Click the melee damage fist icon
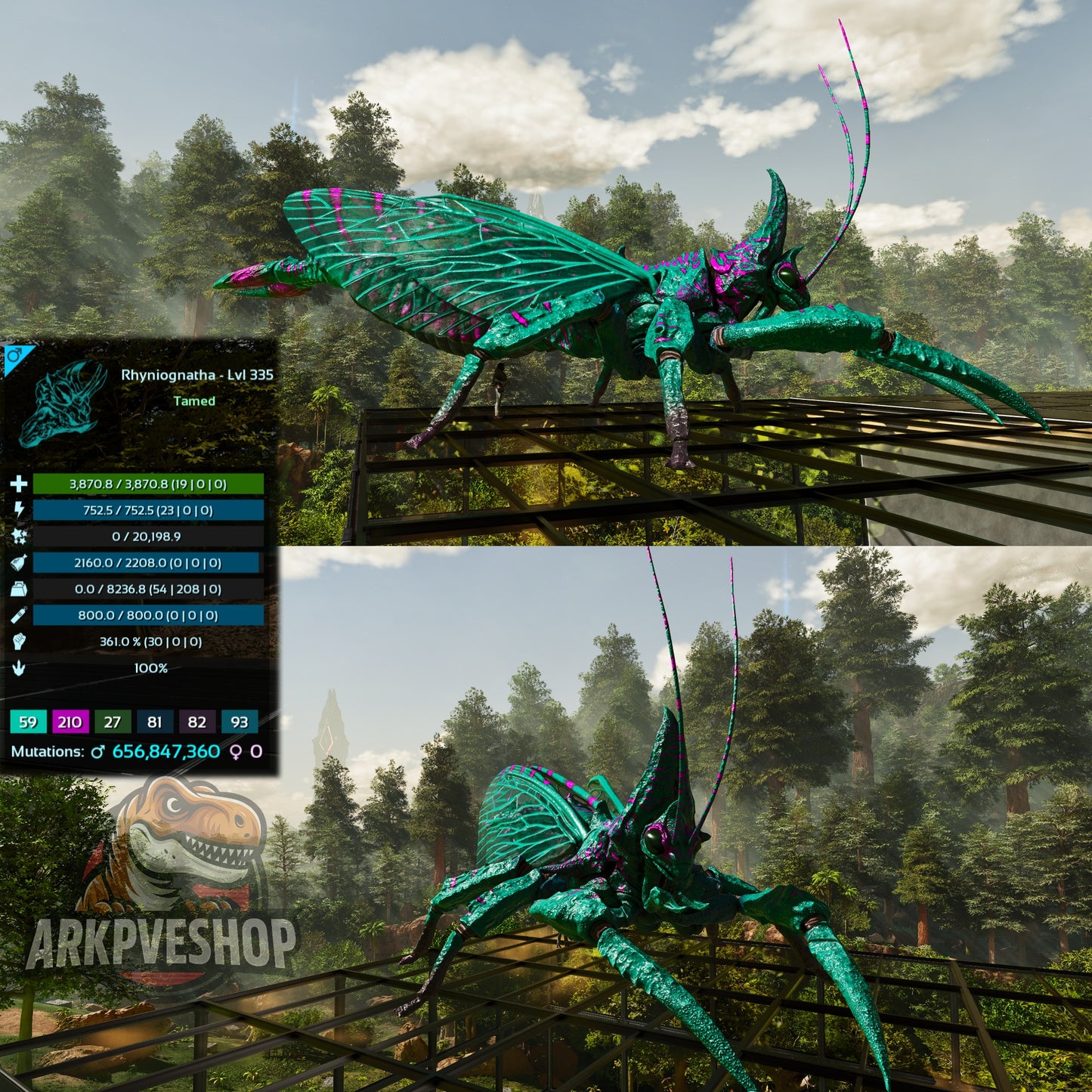 (19, 642)
